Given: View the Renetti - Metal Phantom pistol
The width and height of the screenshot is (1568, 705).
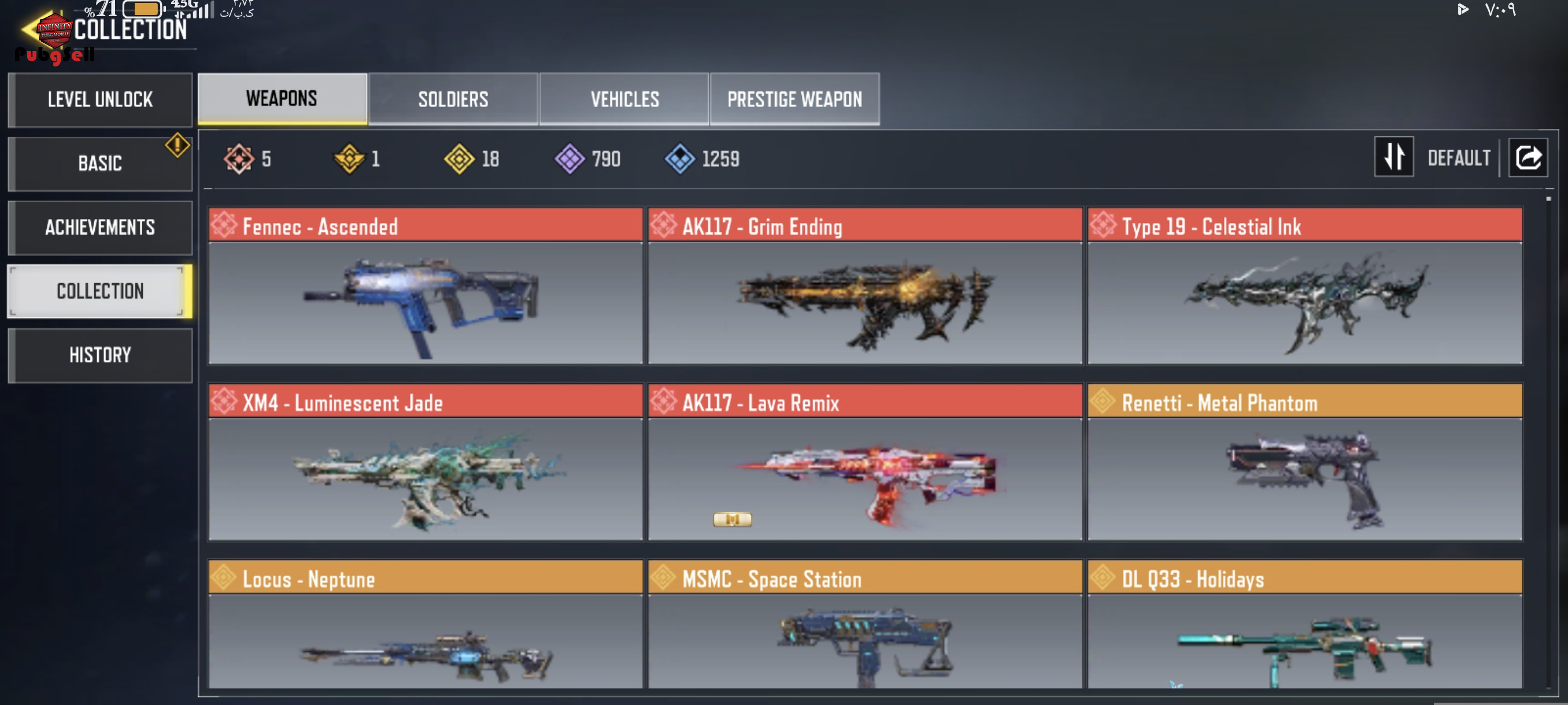Looking at the screenshot, I should [1304, 462].
